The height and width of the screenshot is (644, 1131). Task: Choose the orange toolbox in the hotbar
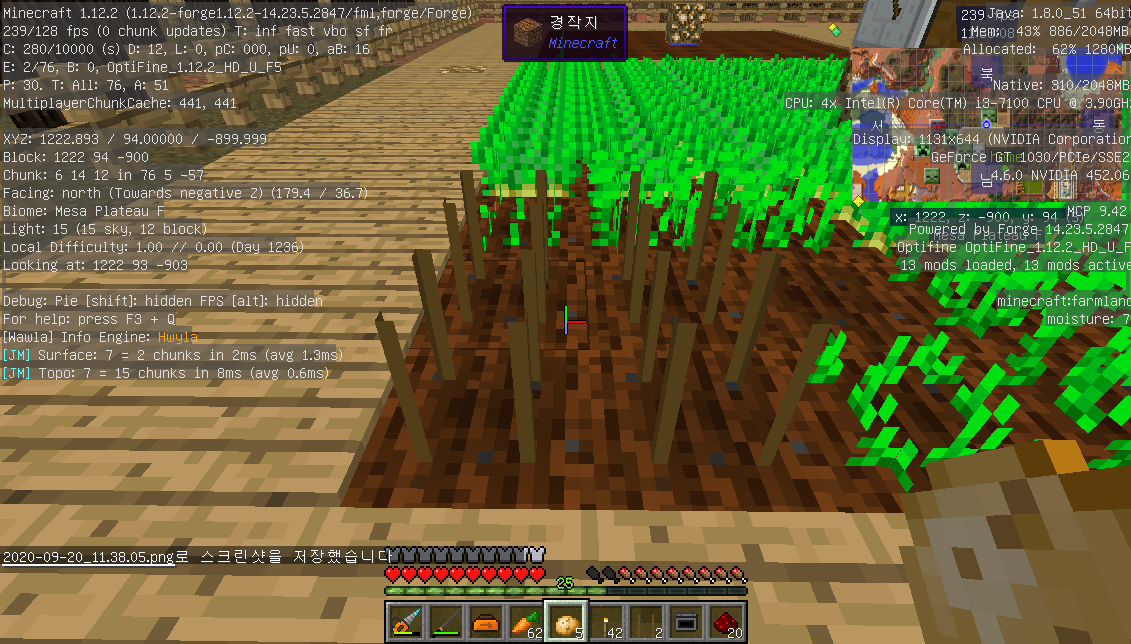[x=486, y=622]
